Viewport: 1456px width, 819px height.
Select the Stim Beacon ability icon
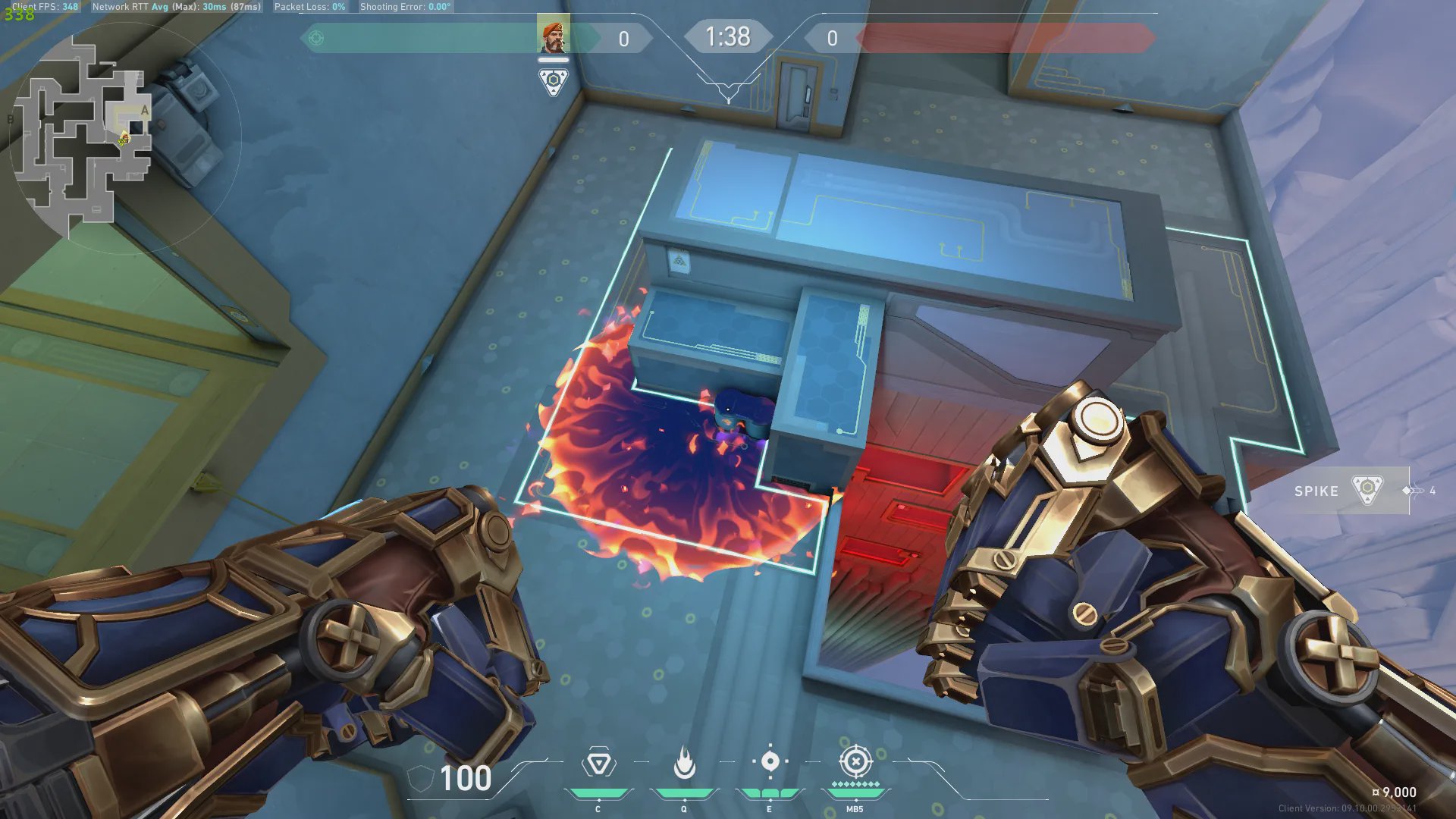(598, 763)
